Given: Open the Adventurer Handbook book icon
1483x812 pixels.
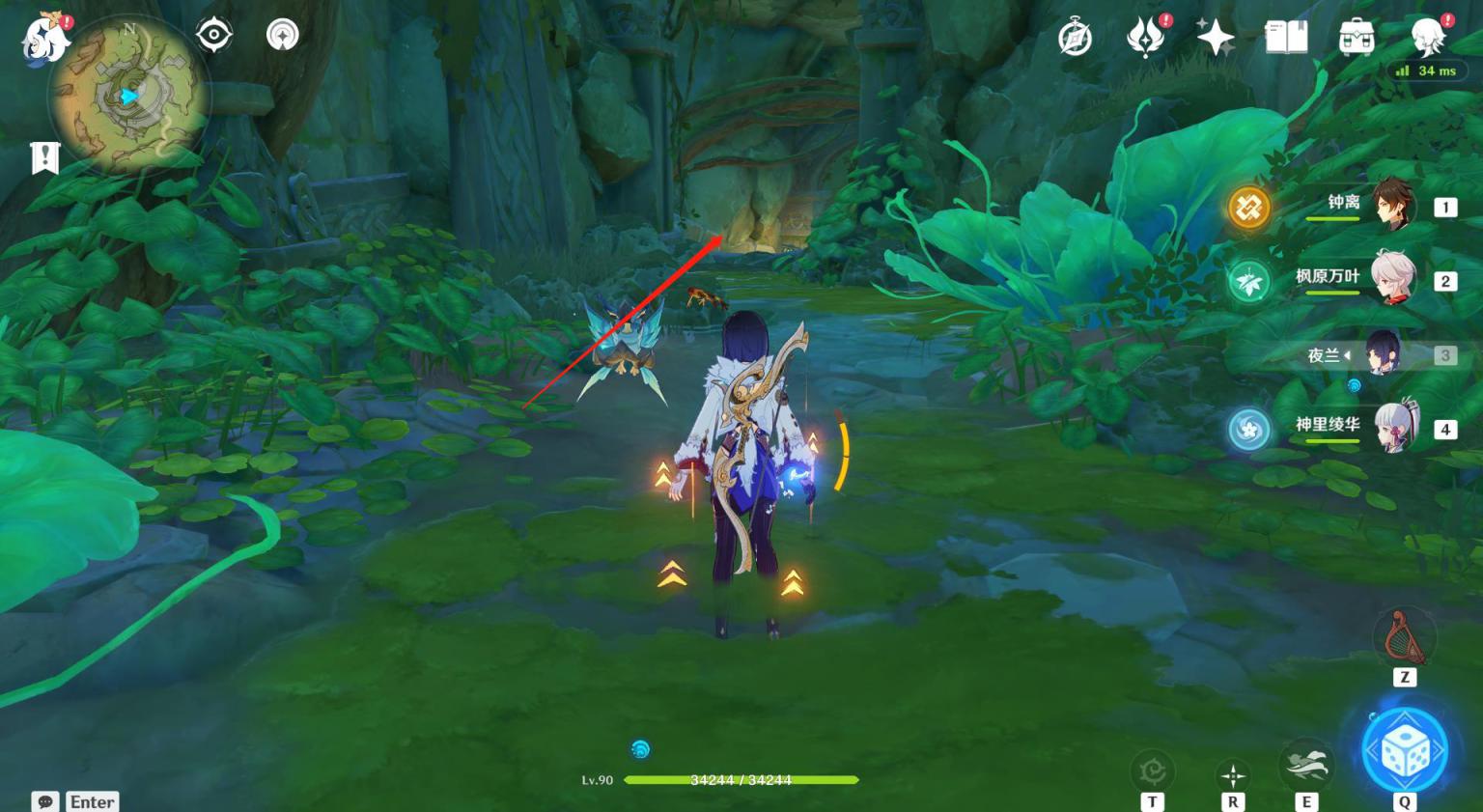Looking at the screenshot, I should click(x=1286, y=39).
